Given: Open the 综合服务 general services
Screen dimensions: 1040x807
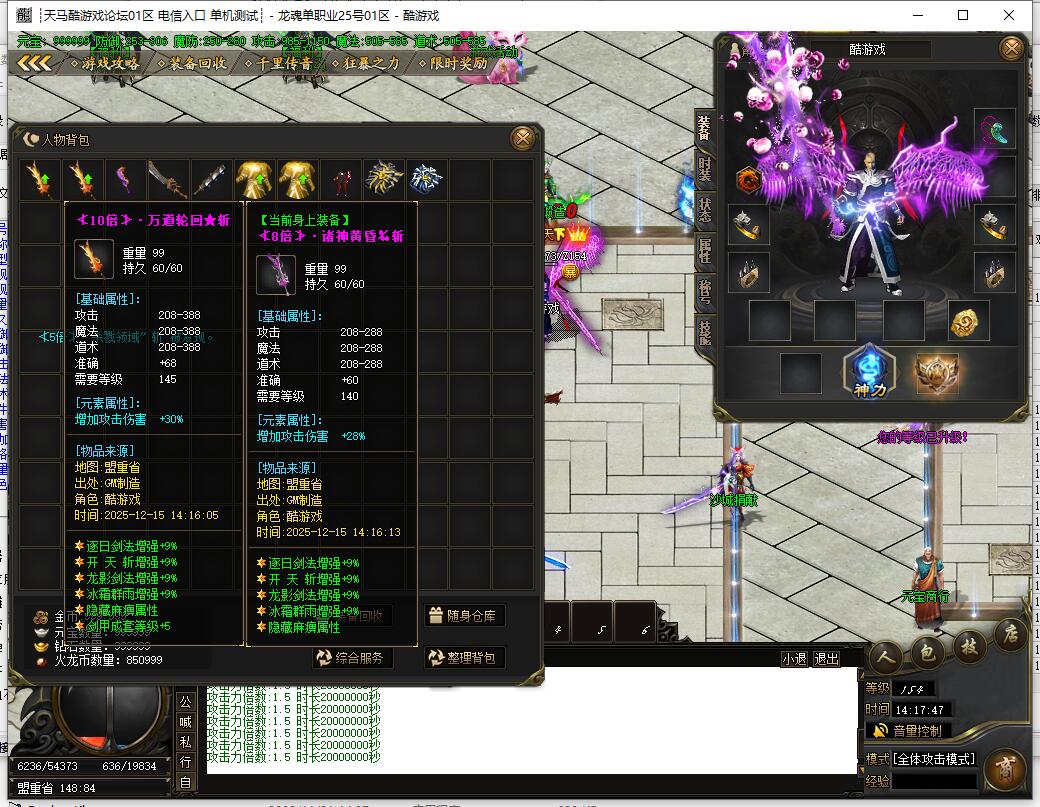Looking at the screenshot, I should [351, 658].
